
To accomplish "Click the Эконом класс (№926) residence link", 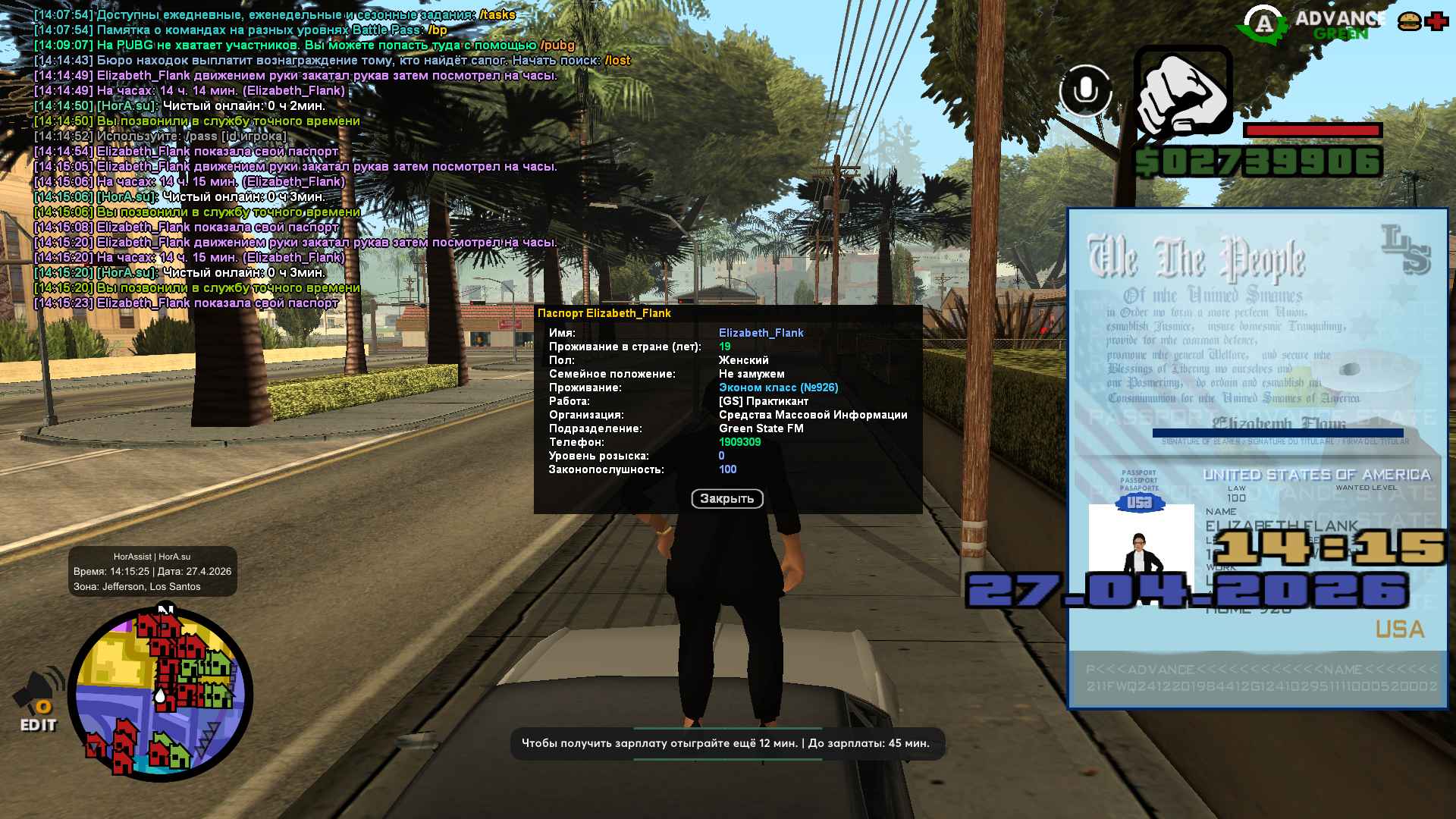I will [x=778, y=388].
